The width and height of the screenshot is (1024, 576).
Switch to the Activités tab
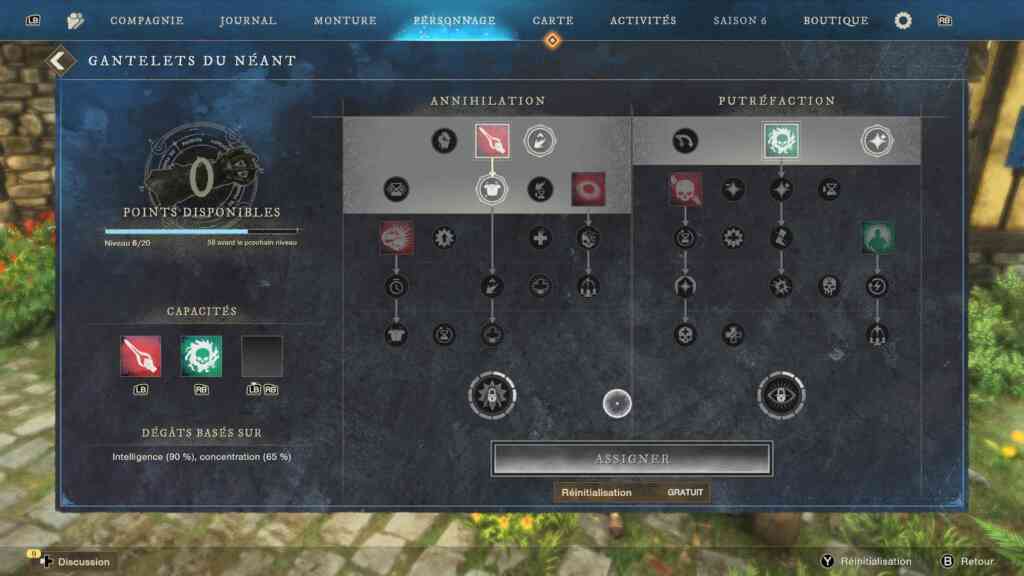point(643,20)
